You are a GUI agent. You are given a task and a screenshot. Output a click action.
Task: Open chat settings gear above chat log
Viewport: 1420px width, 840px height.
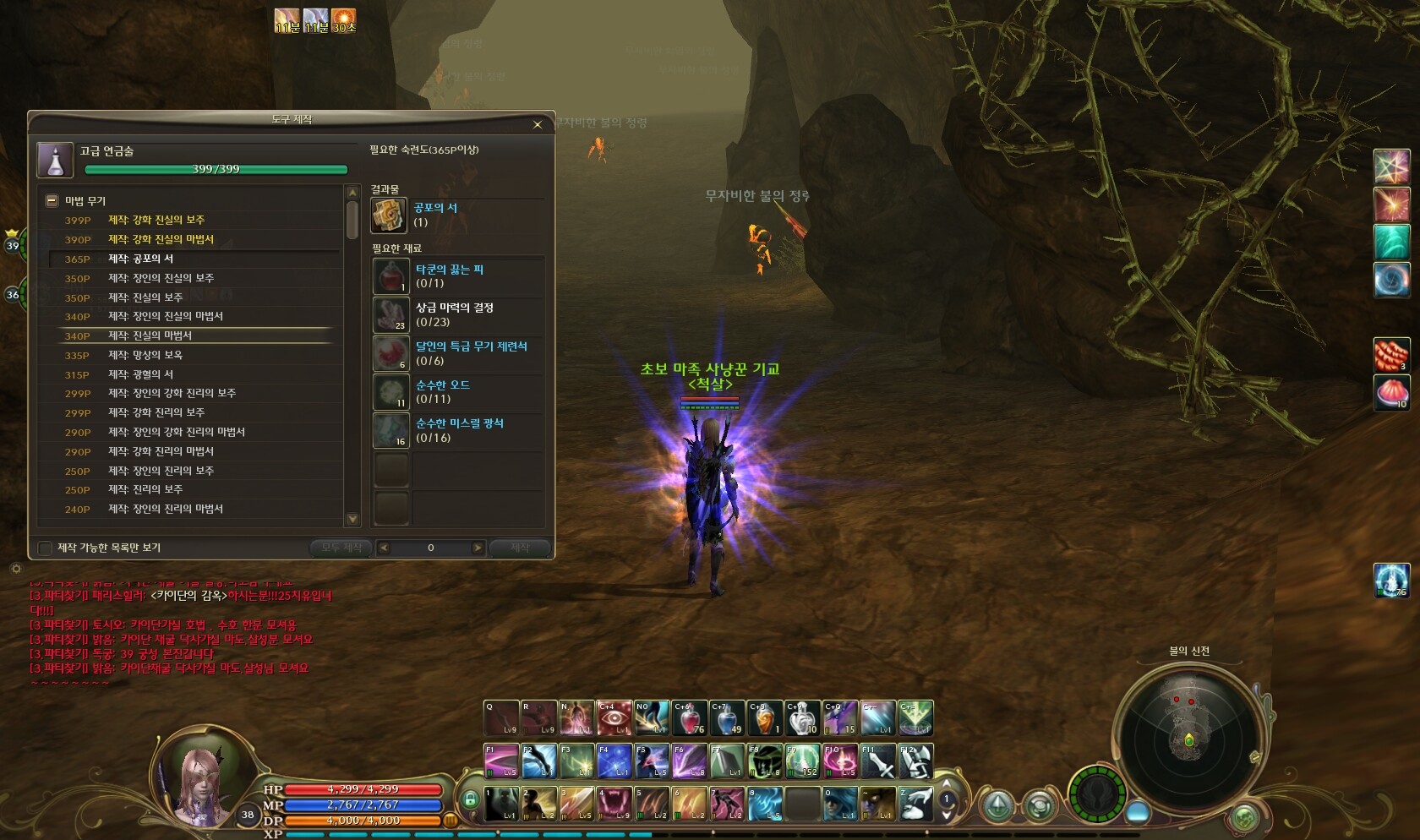15,569
